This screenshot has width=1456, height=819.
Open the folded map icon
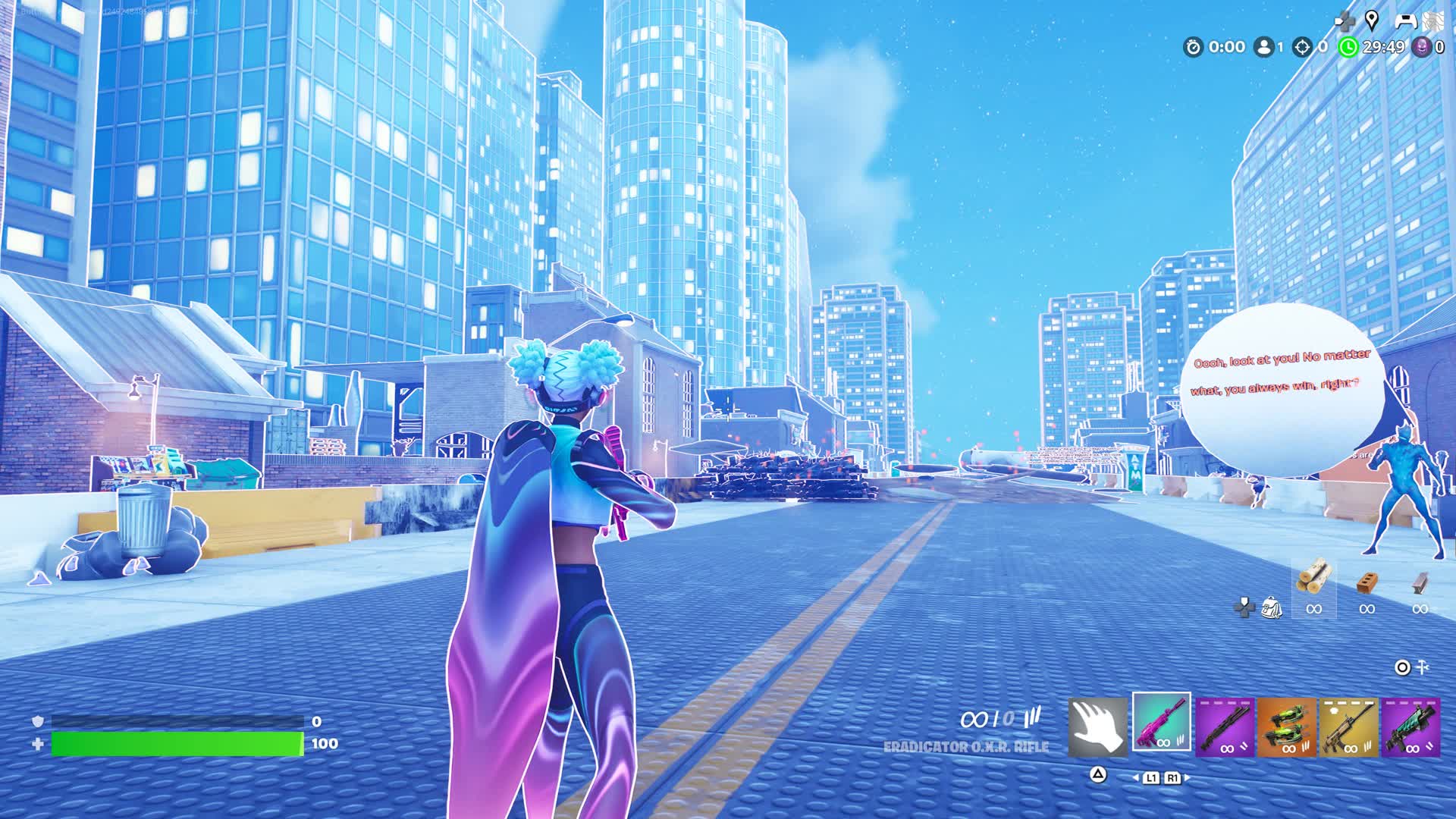coord(1432,20)
